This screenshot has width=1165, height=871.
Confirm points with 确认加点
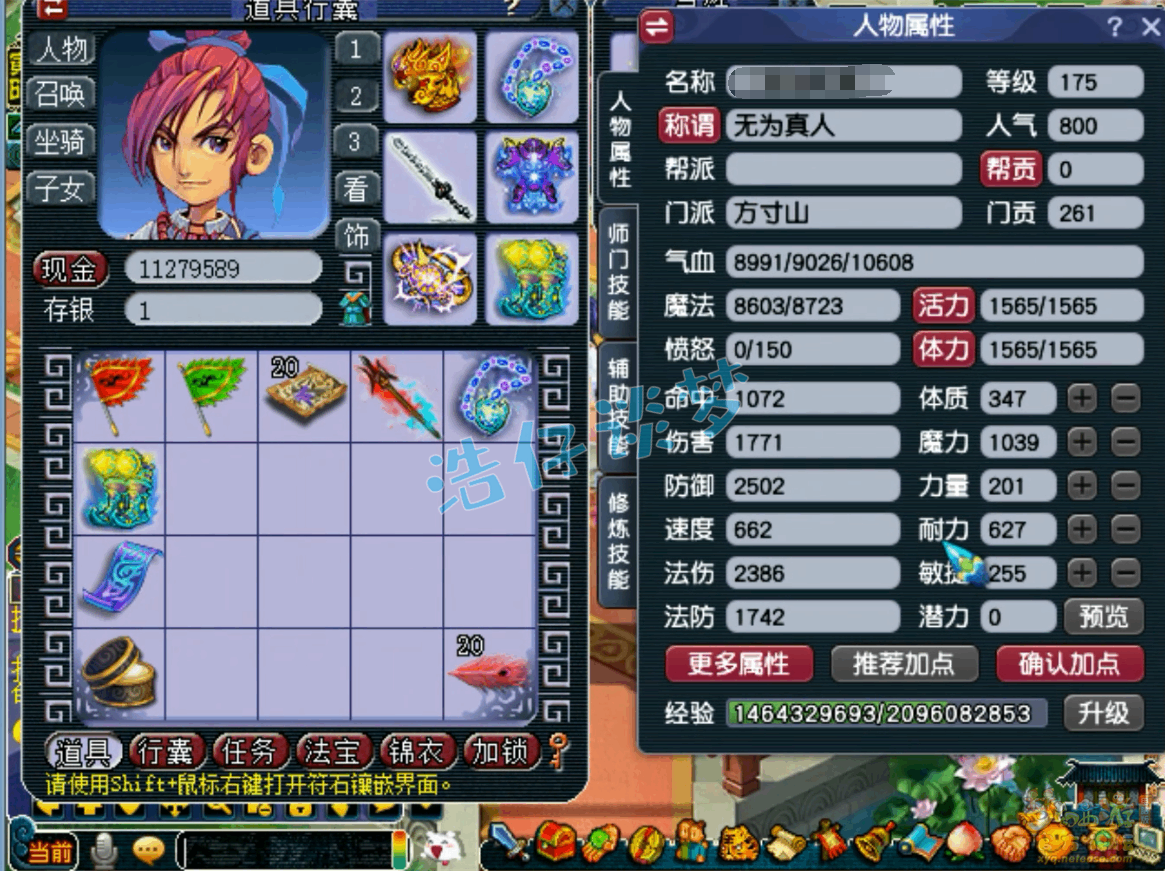coord(1069,663)
